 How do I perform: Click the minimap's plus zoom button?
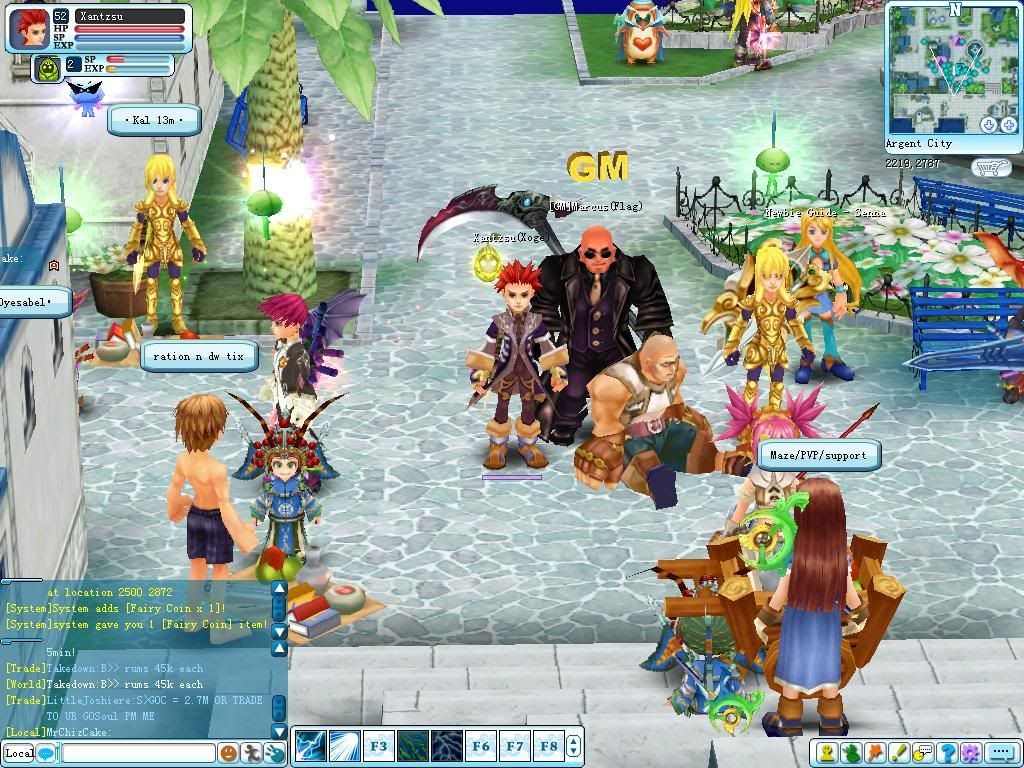[x=1006, y=125]
